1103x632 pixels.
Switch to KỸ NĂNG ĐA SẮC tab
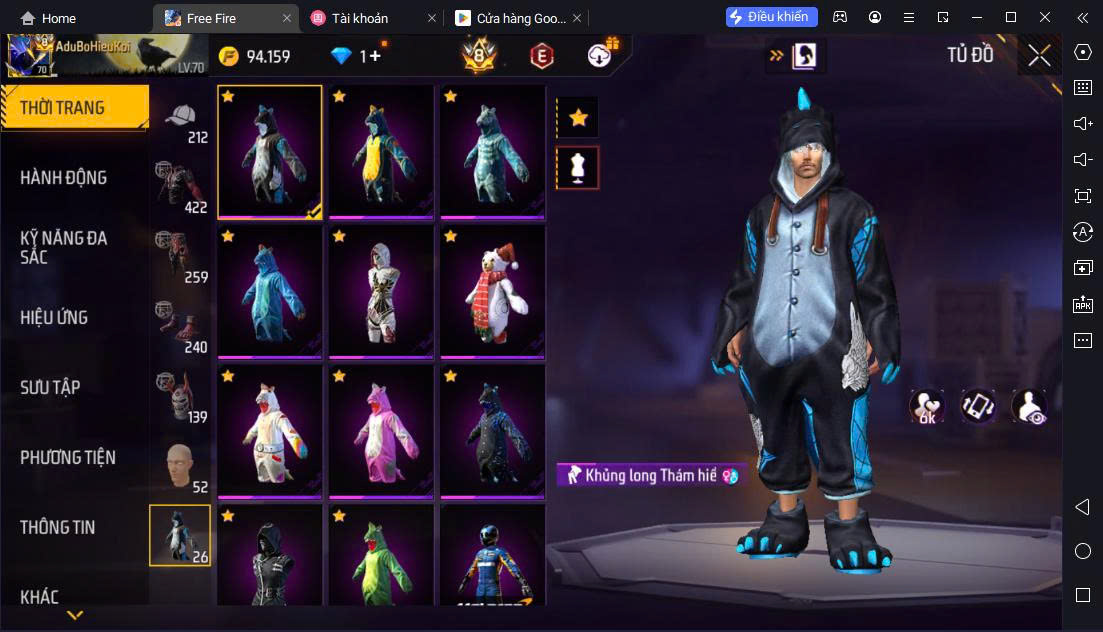[64, 247]
